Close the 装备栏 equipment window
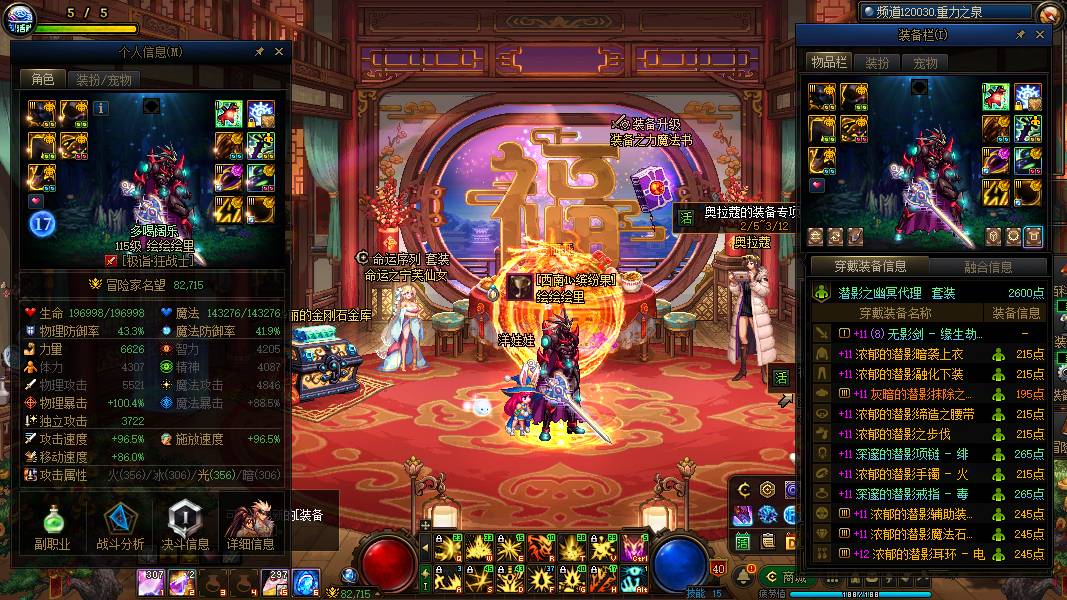 pyautogui.click(x=1039, y=35)
